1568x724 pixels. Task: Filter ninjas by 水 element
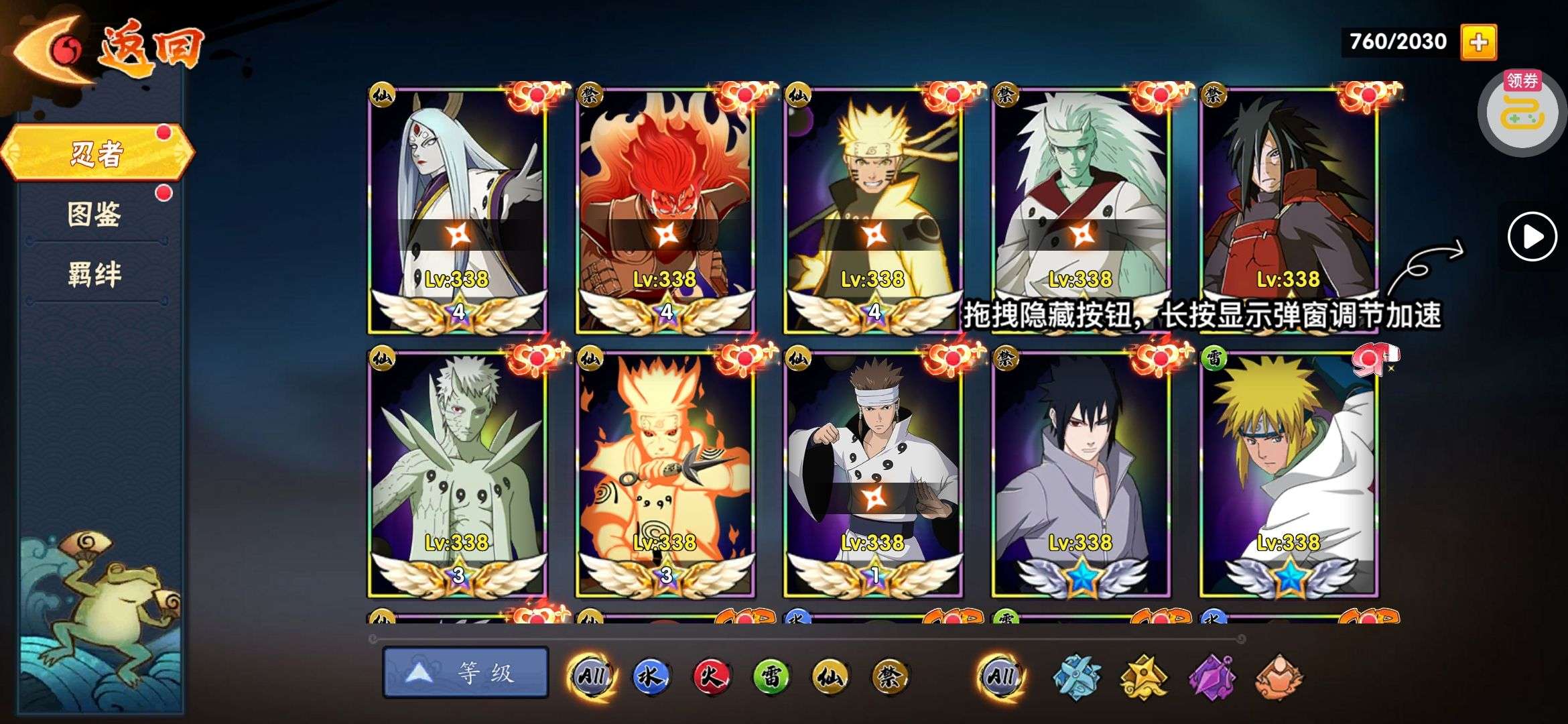(x=651, y=676)
